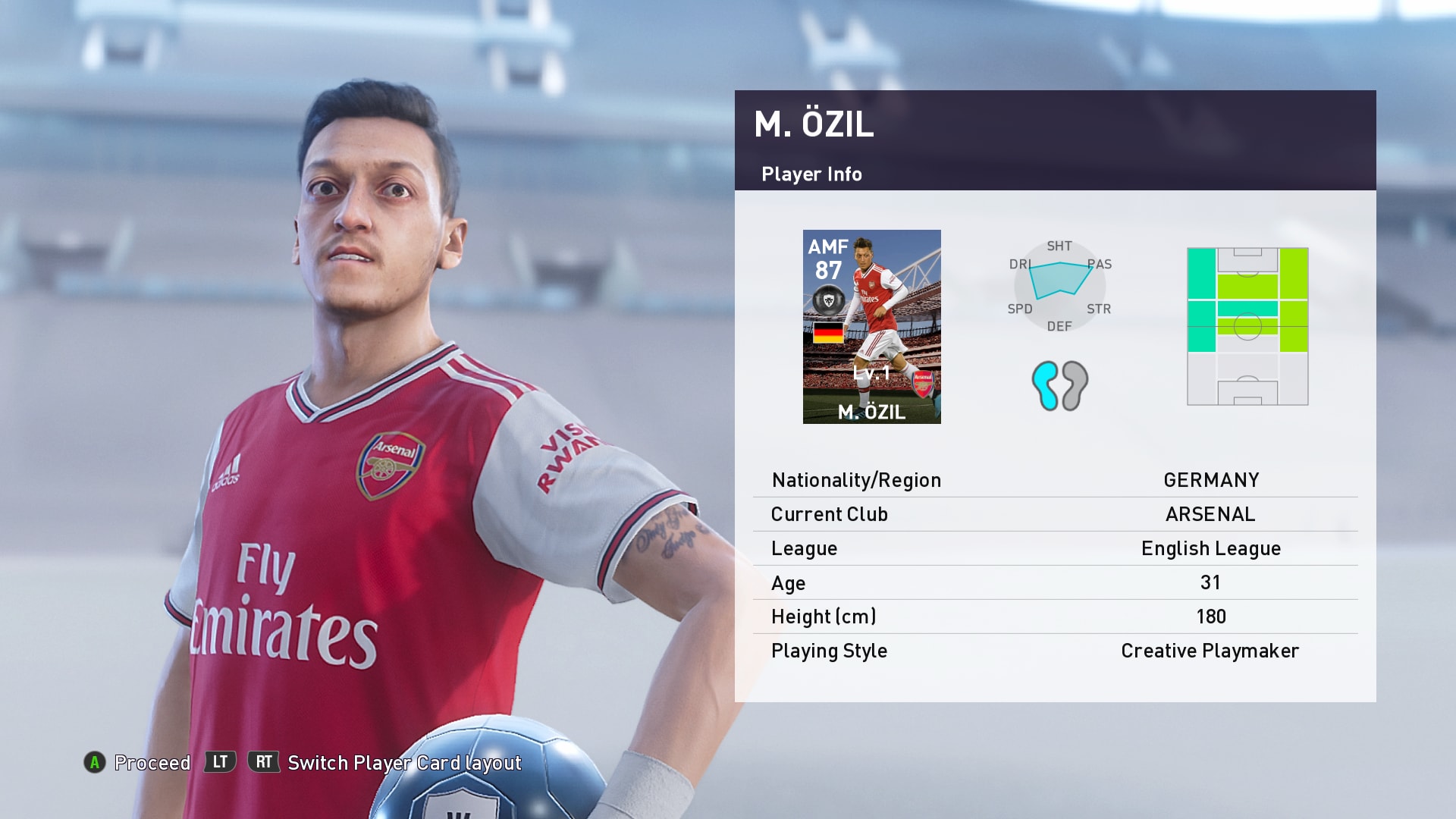The width and height of the screenshot is (1456, 819).
Task: Click the preferred foot icon
Action: pyautogui.click(x=1059, y=385)
